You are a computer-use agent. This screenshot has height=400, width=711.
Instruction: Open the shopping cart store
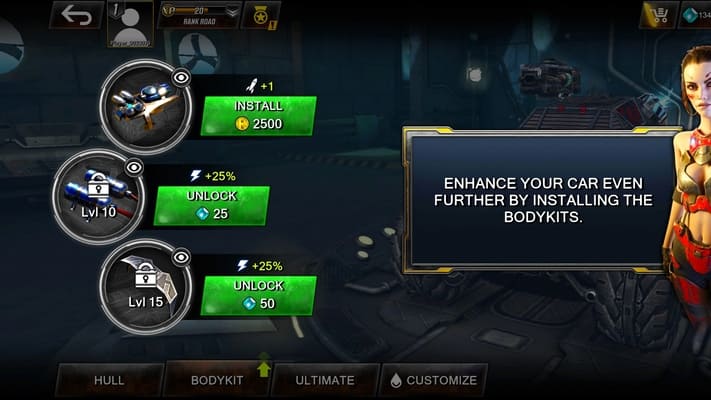tap(659, 15)
